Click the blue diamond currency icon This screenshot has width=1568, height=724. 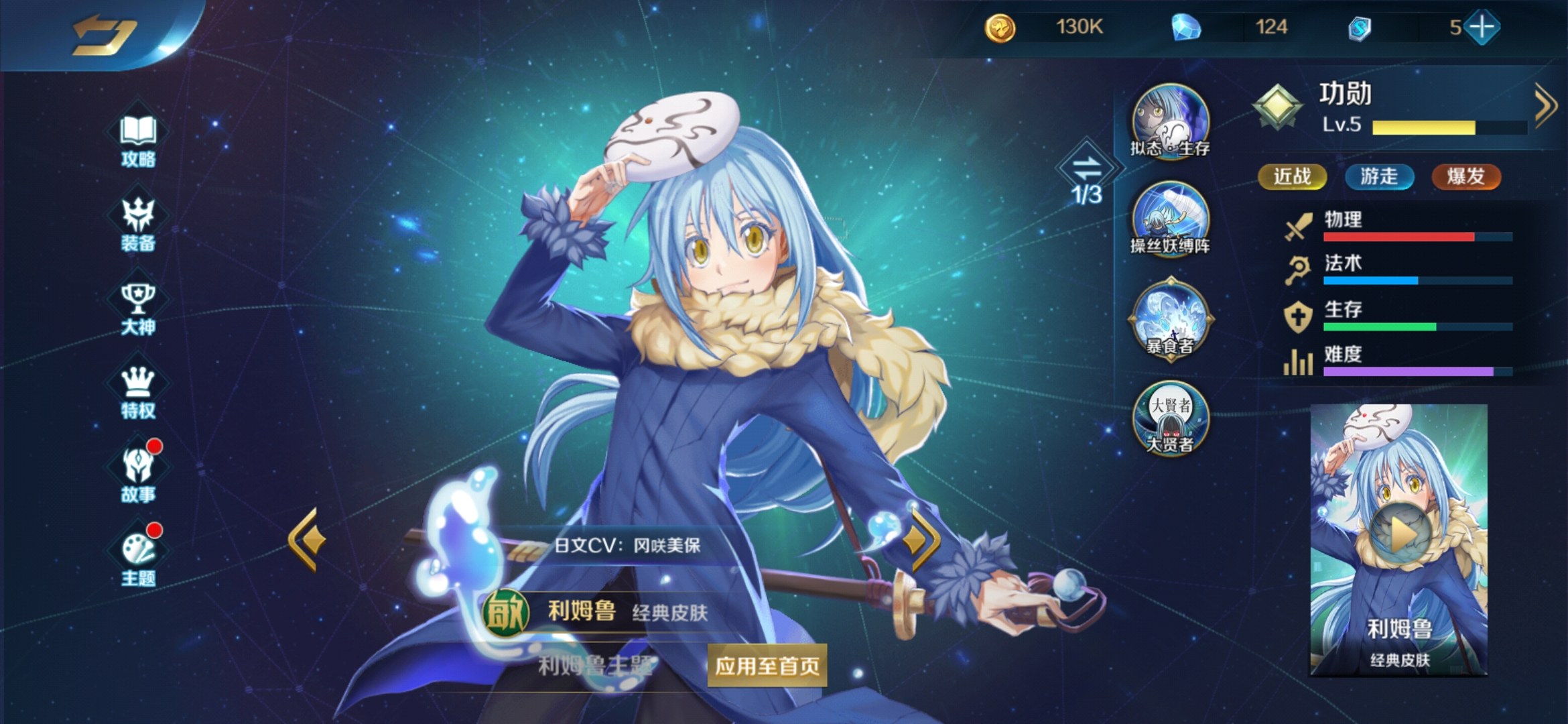pos(1185,27)
